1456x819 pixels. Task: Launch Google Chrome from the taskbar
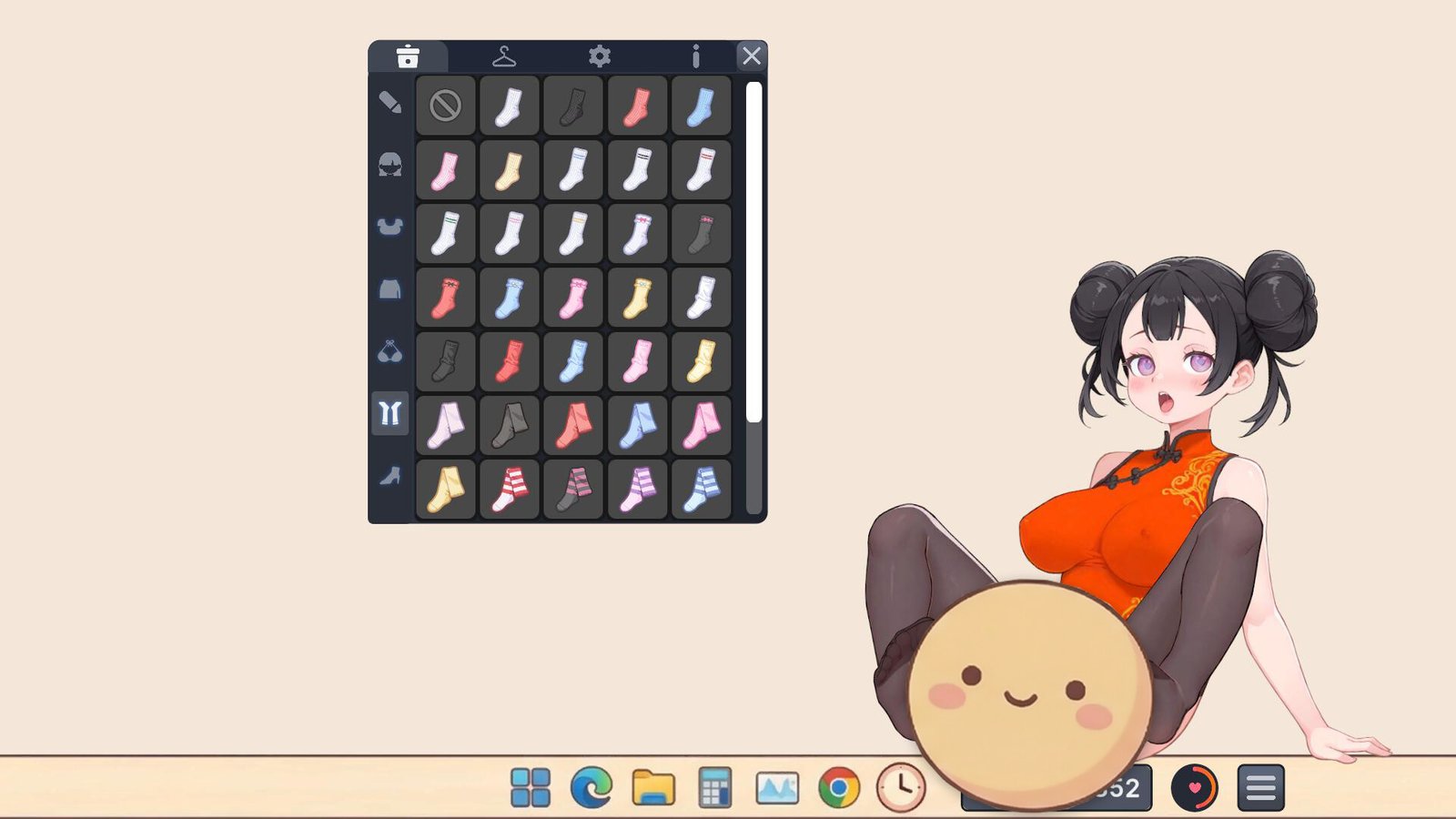click(836, 788)
